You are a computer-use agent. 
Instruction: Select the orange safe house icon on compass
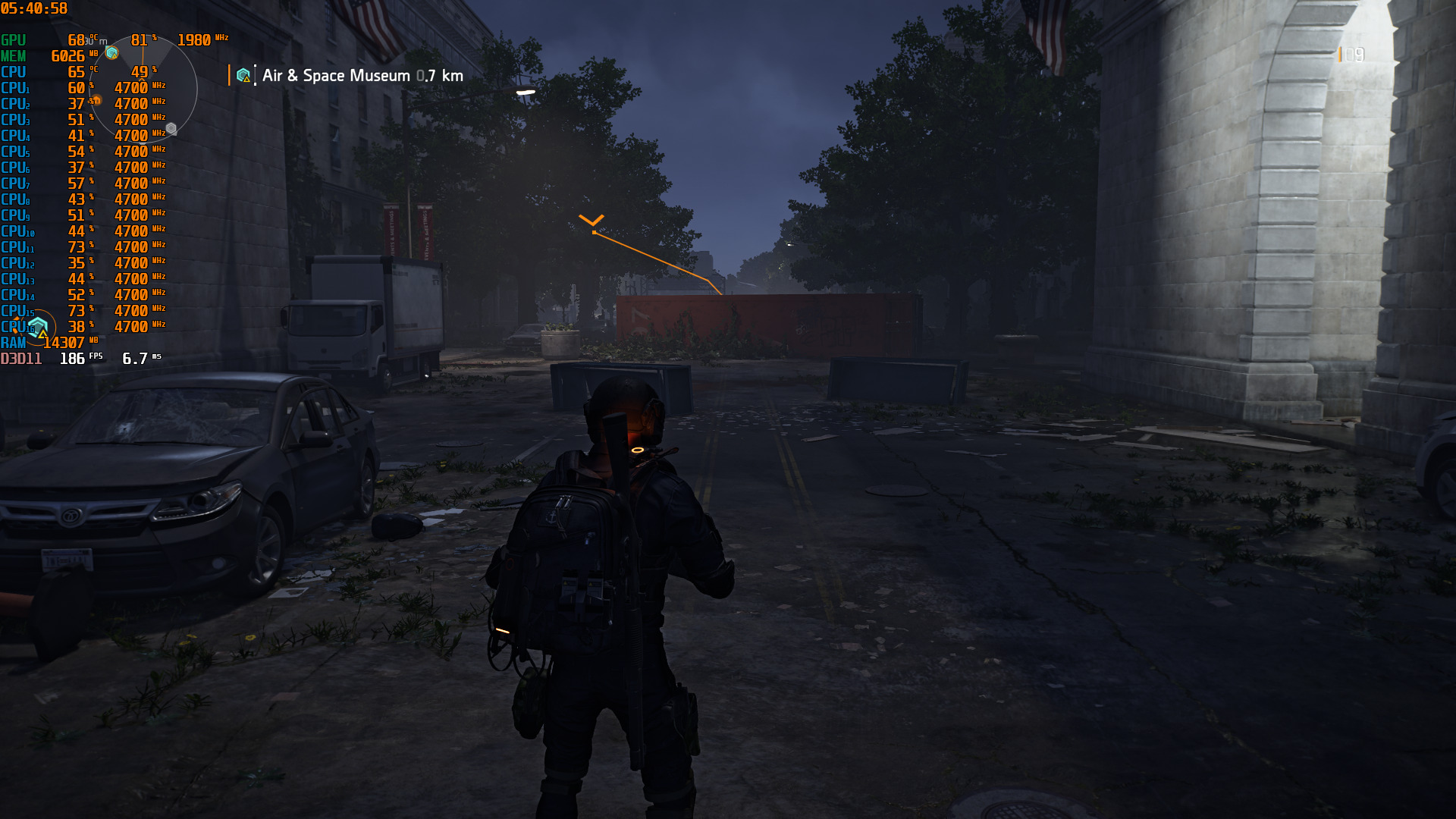[x=96, y=100]
